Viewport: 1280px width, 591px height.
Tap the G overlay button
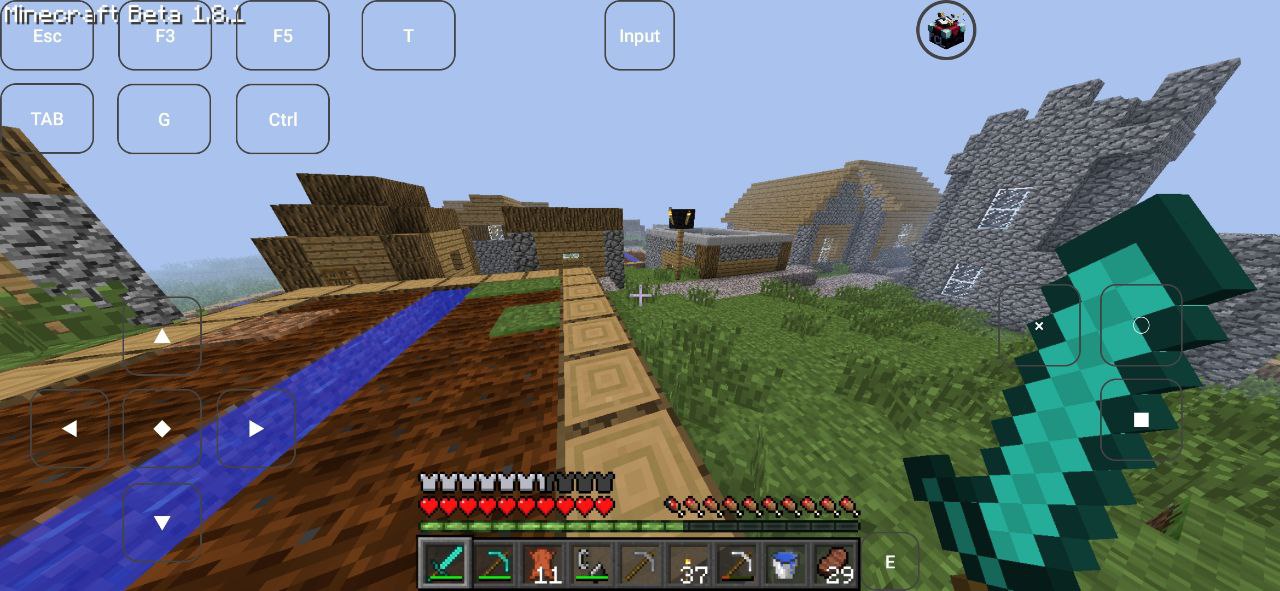164,119
